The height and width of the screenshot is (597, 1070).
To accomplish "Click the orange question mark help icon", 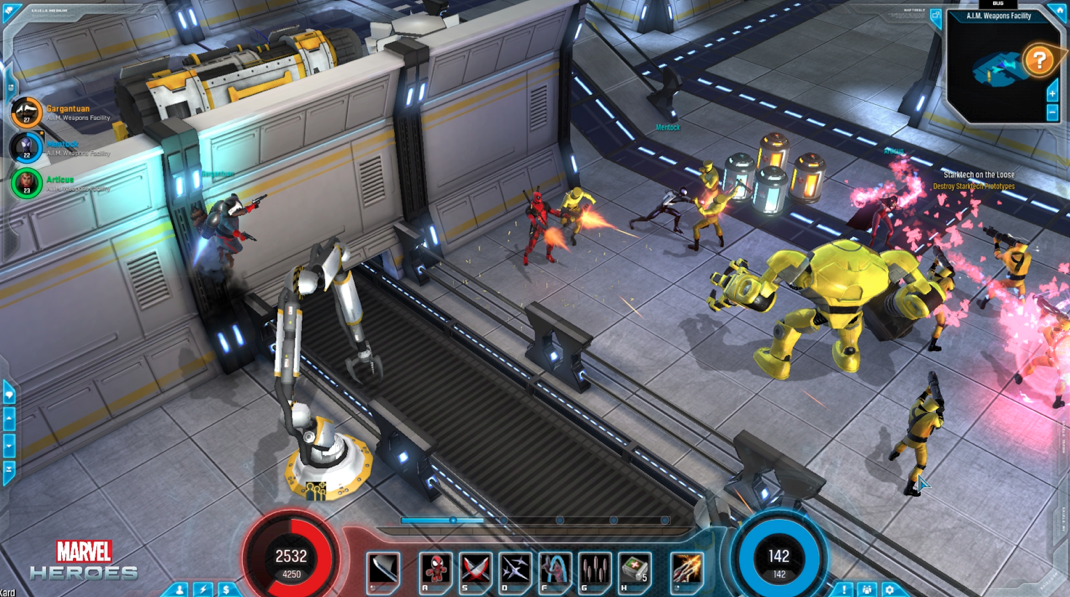I will pos(1039,61).
